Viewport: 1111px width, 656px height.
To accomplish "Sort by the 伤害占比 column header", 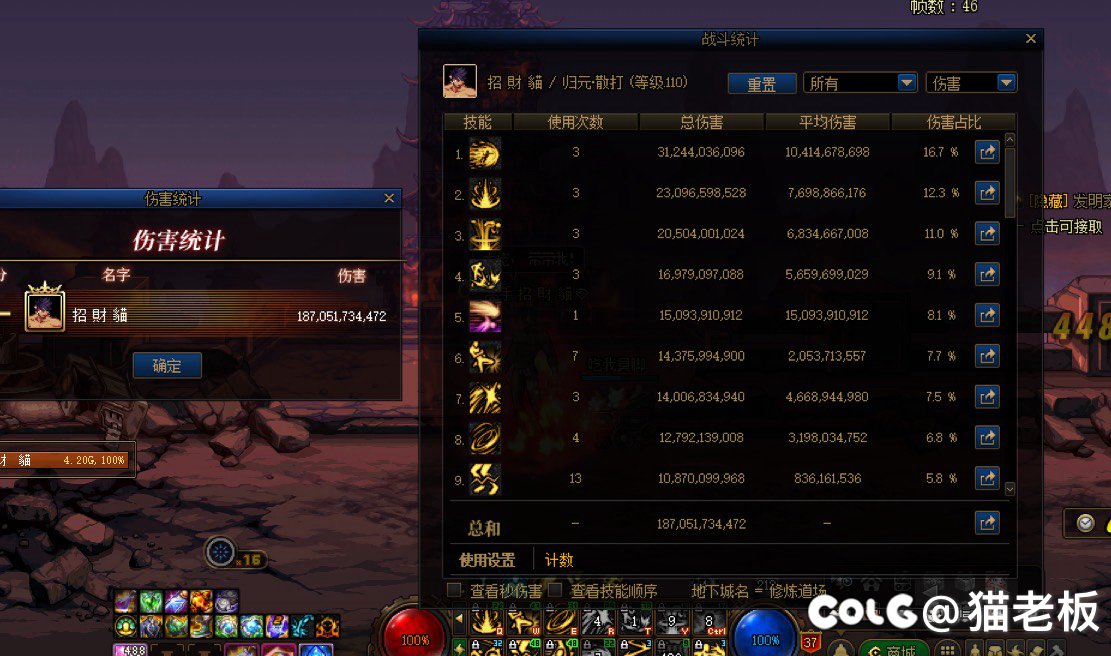I will click(953, 122).
